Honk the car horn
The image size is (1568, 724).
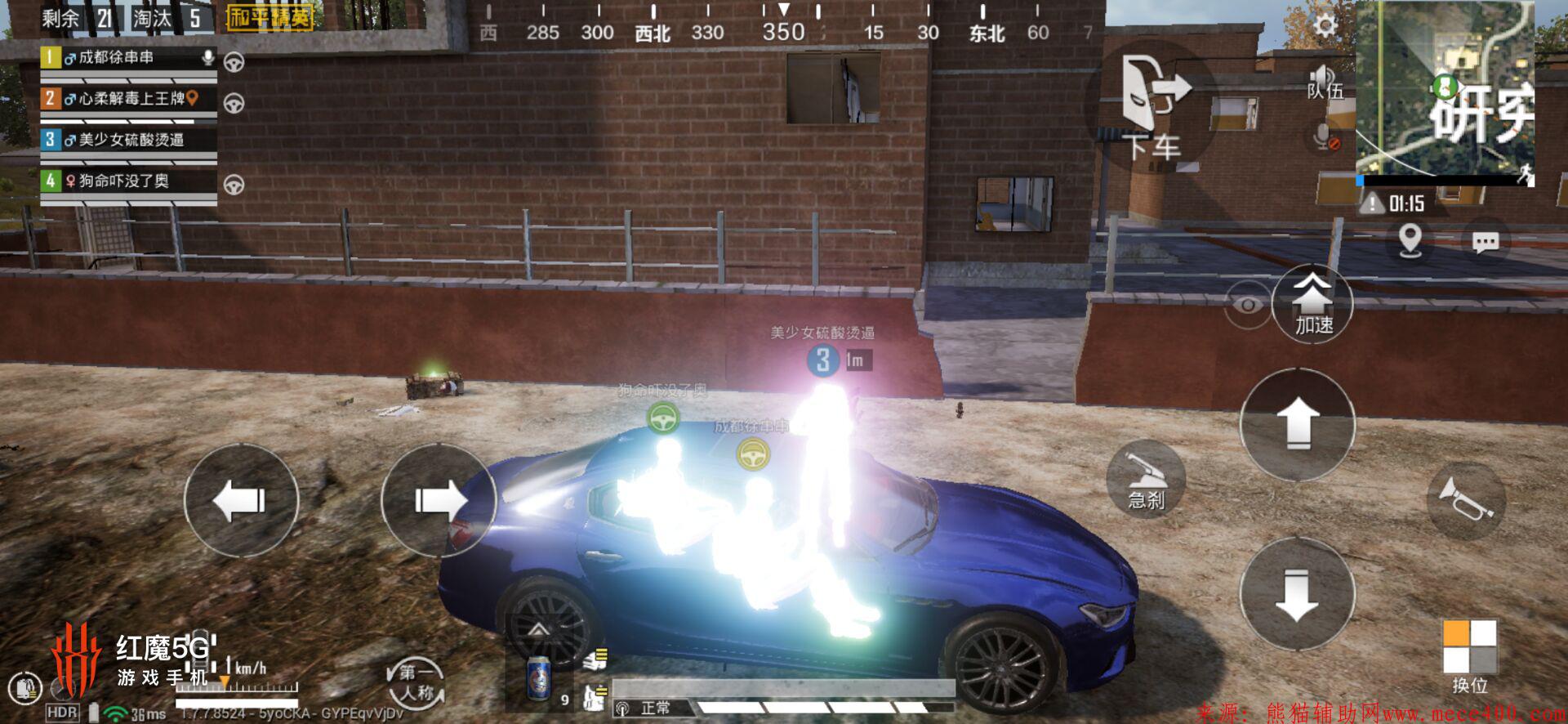[1466, 498]
